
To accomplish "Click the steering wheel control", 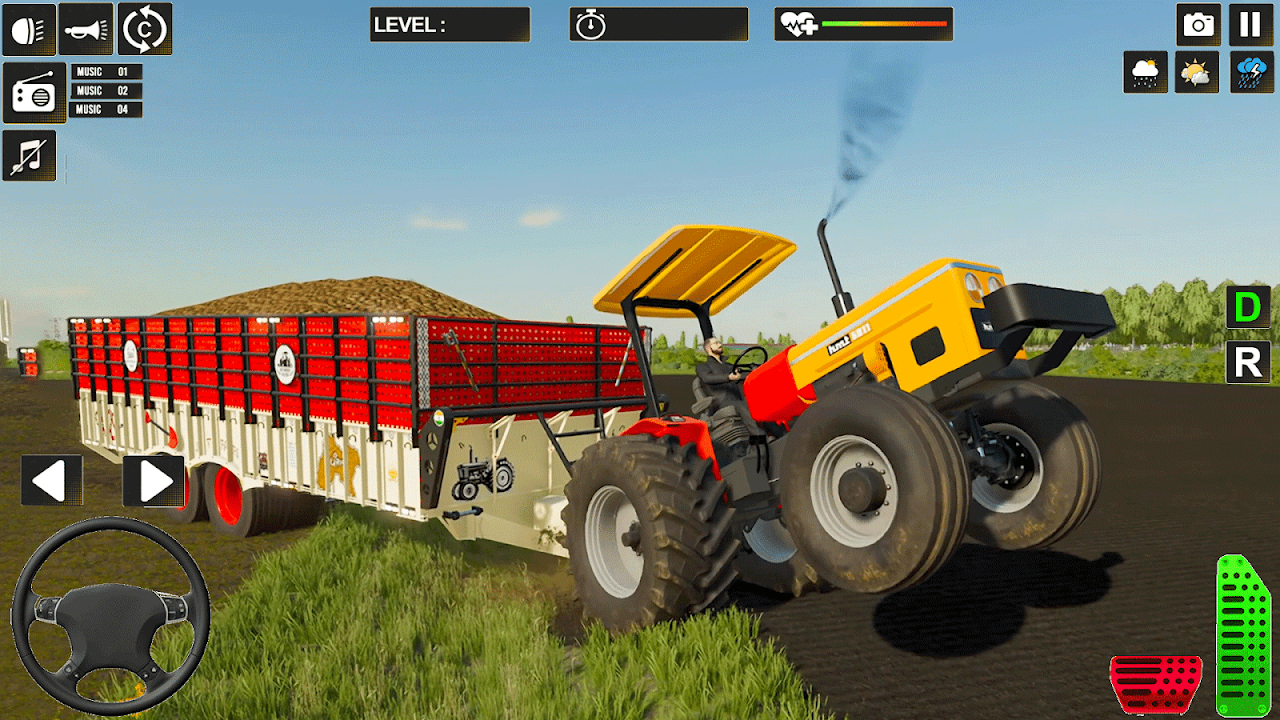I will point(110,616).
